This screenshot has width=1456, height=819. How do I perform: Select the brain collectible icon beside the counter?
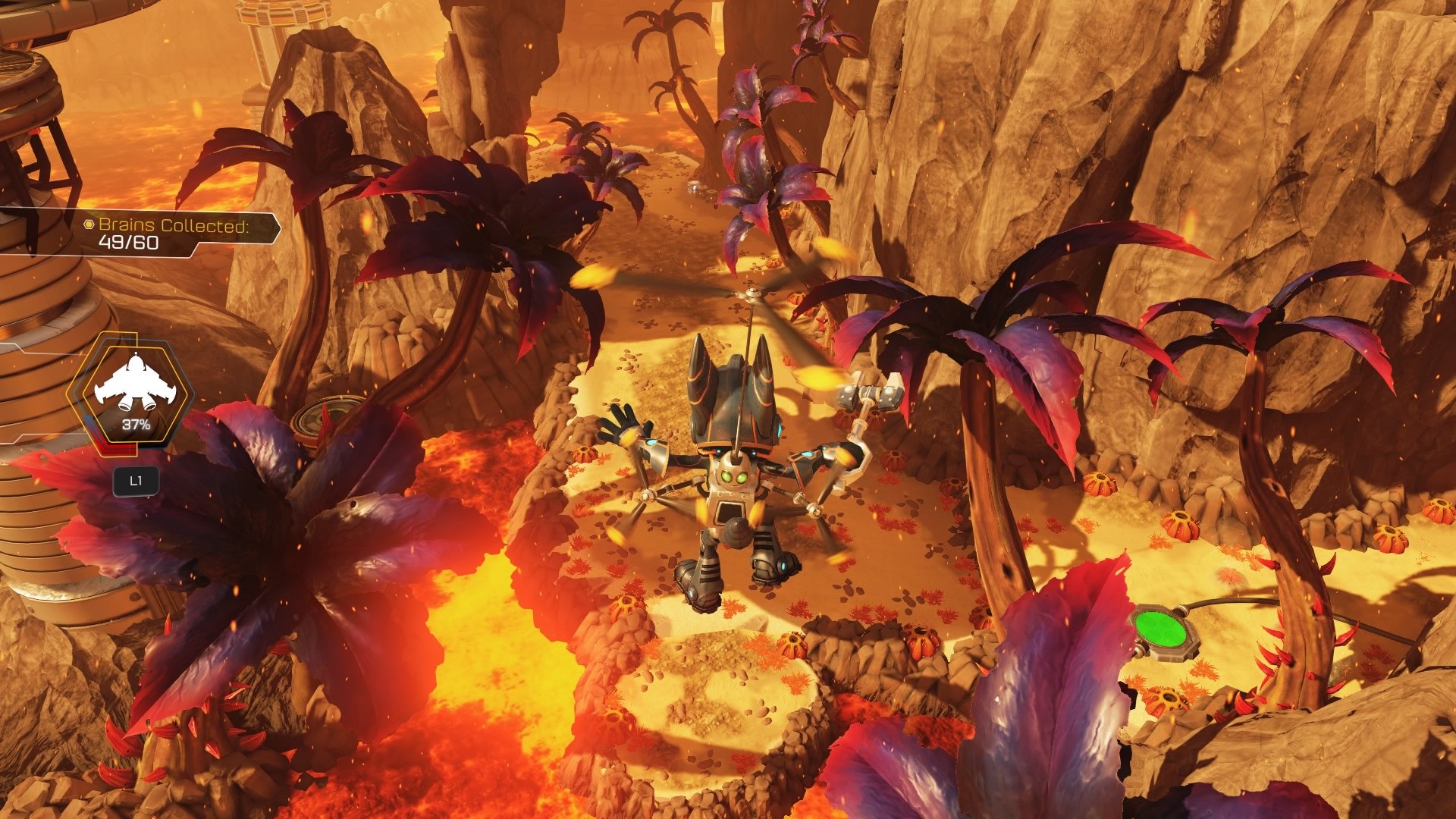[89, 224]
